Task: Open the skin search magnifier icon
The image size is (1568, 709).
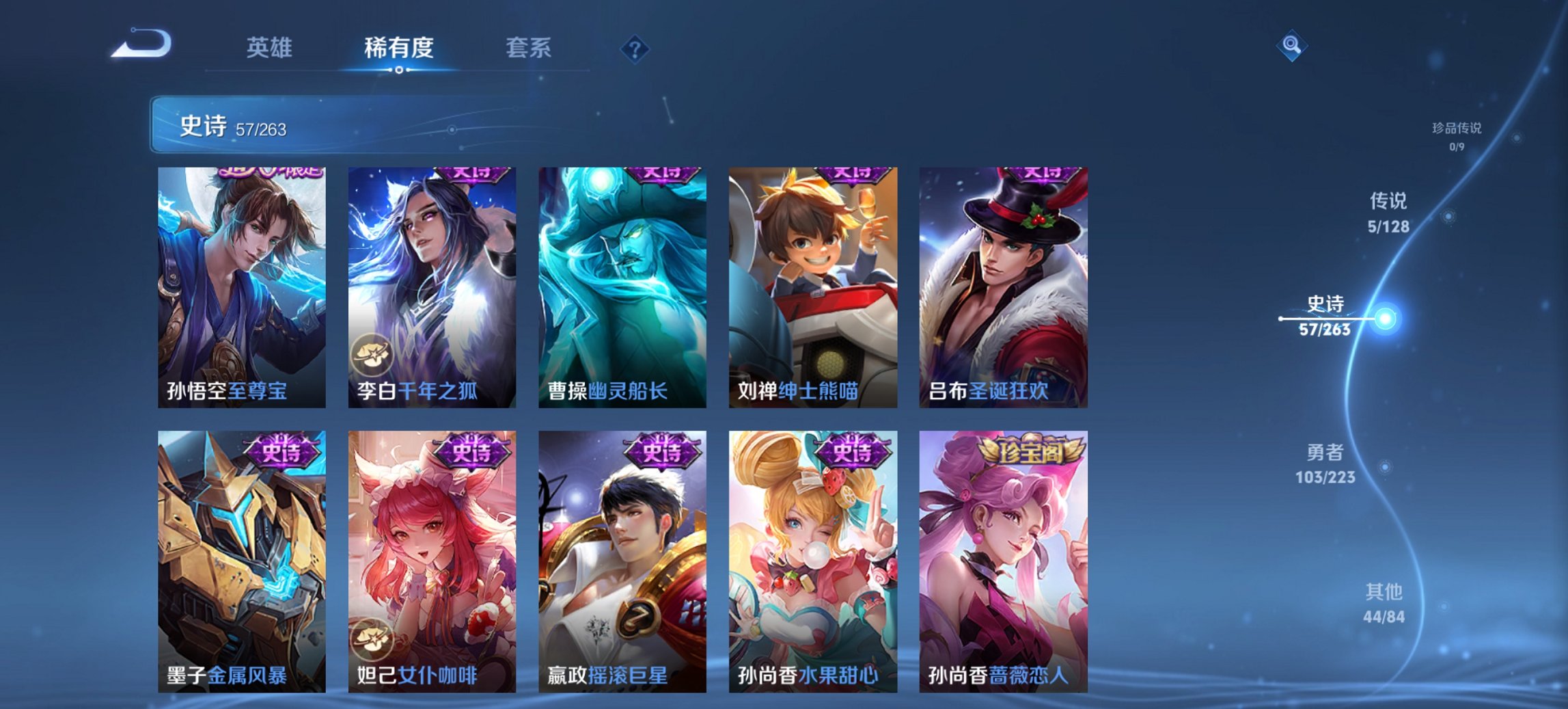Action: click(1293, 46)
